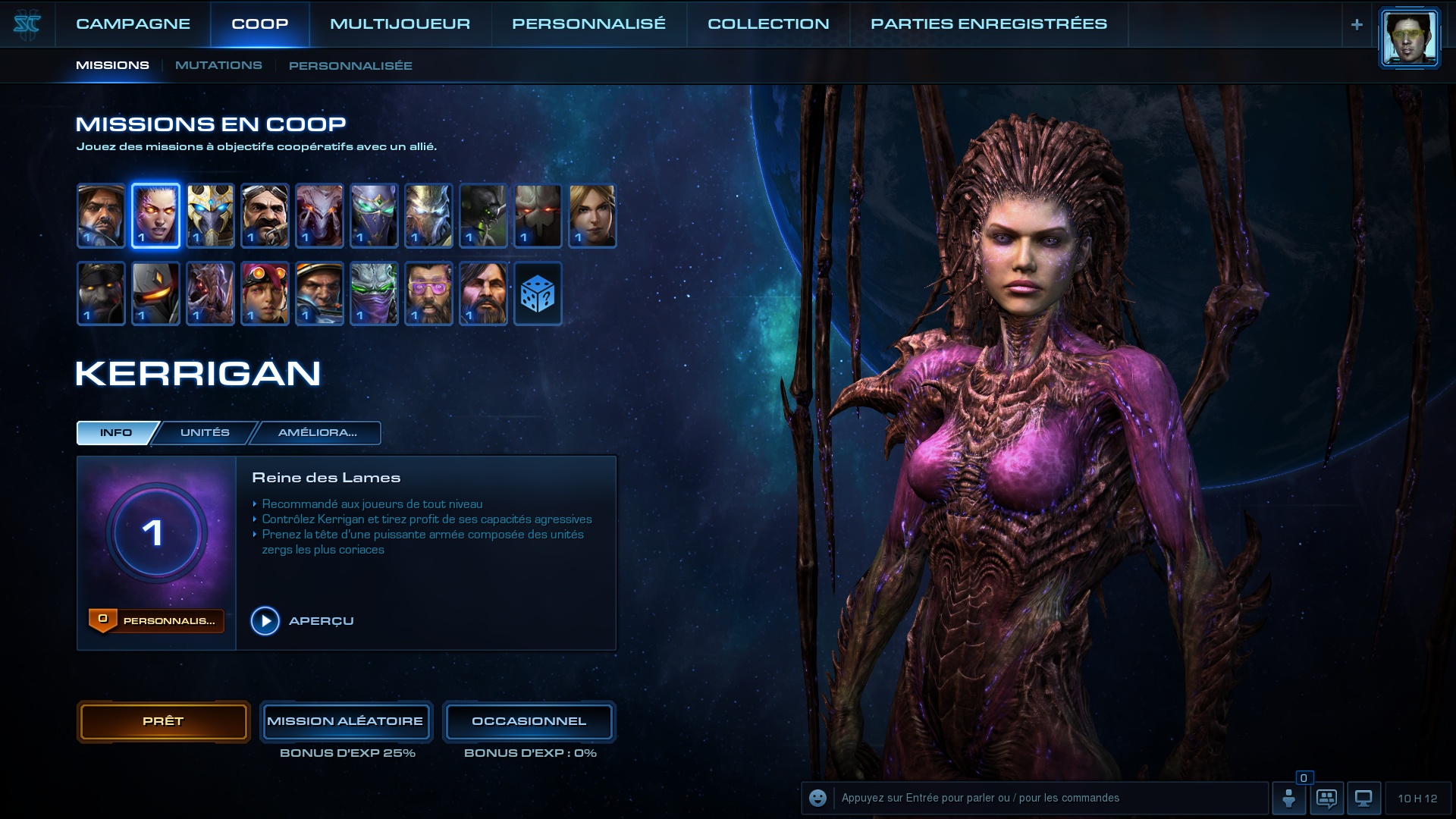Open the Occasionnel difficulty selector
This screenshot has width=1456, height=819.
[x=529, y=721]
